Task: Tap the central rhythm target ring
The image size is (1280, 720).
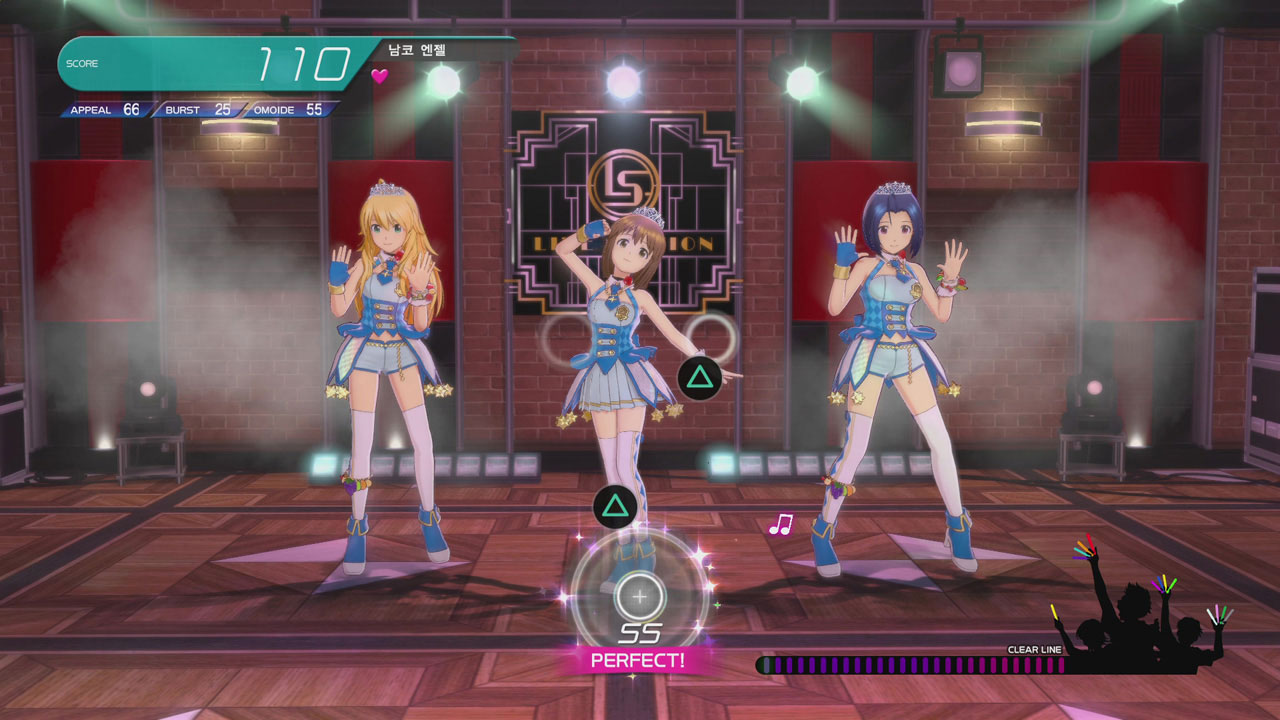Action: click(640, 597)
